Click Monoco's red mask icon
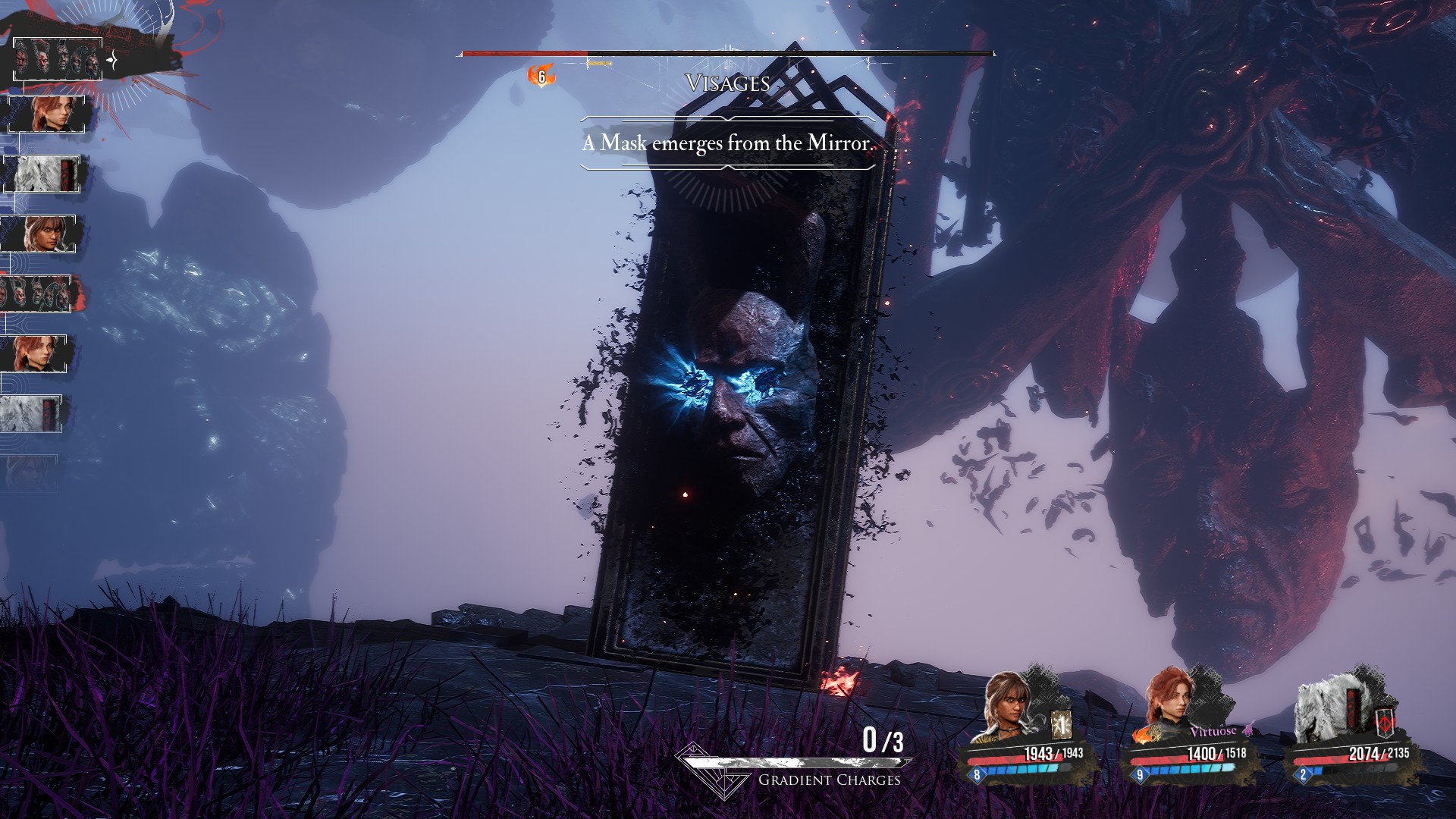 1387,723
